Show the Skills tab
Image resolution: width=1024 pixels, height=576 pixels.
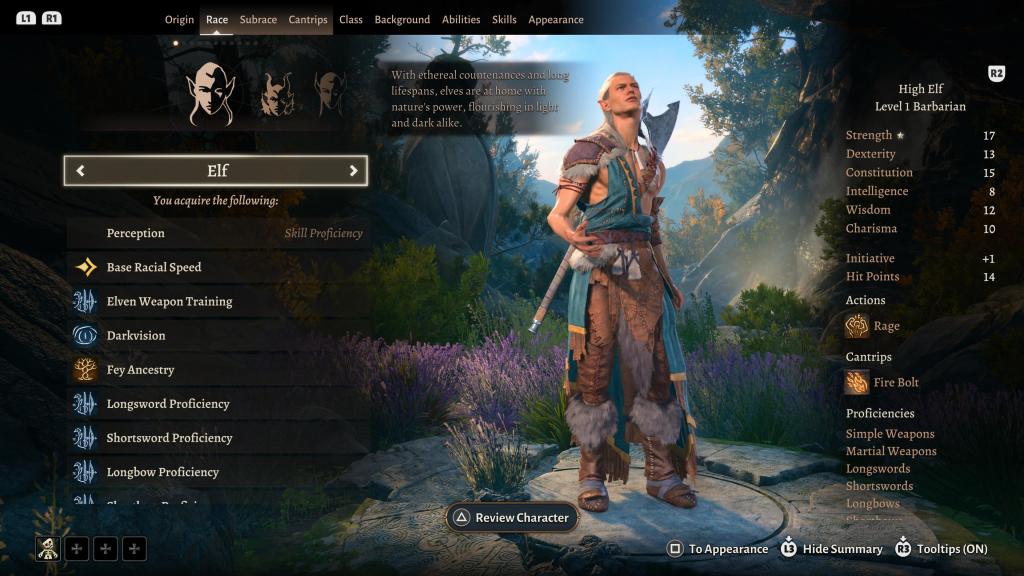pos(504,20)
